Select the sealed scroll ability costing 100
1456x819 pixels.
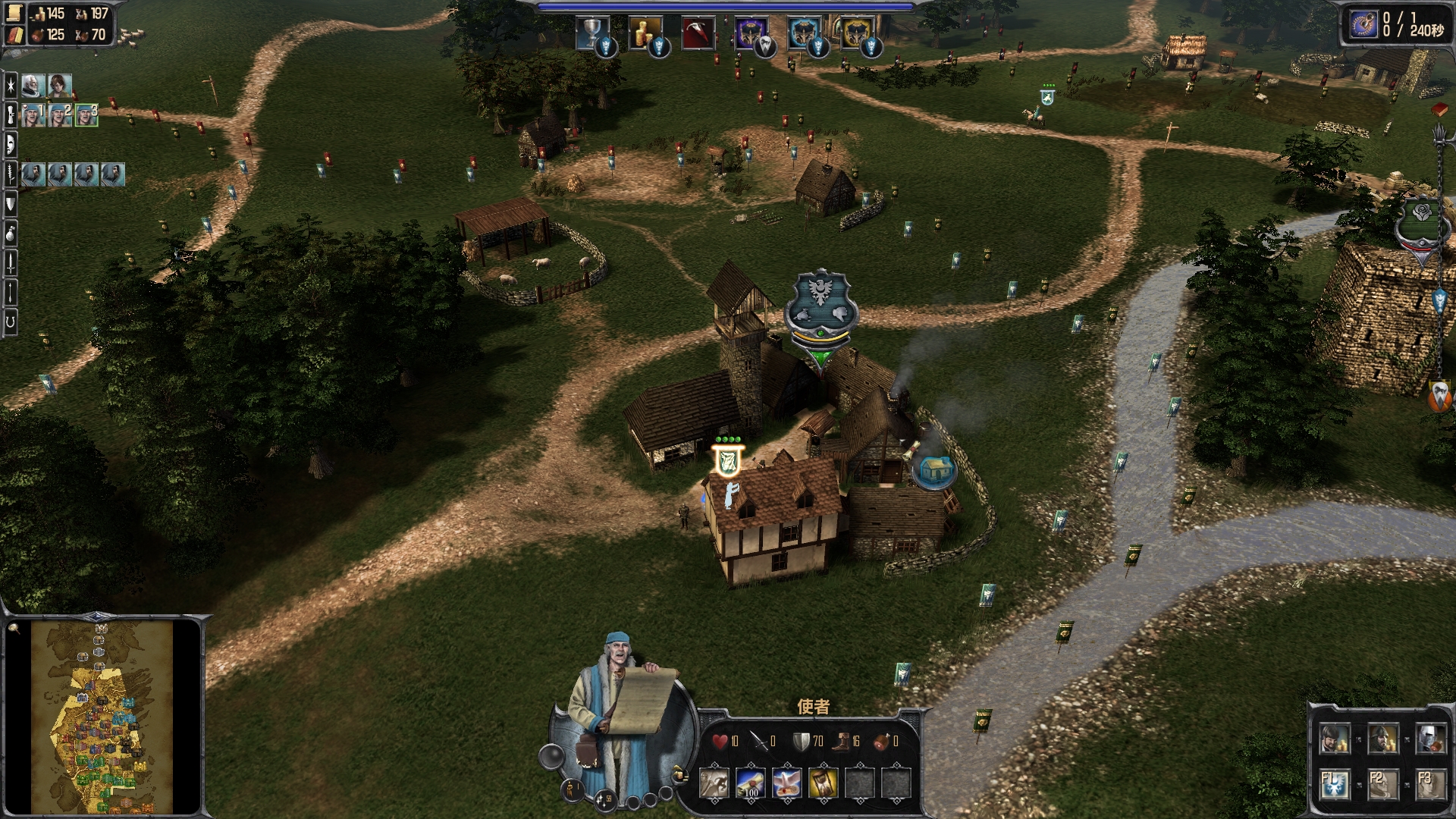click(x=750, y=783)
